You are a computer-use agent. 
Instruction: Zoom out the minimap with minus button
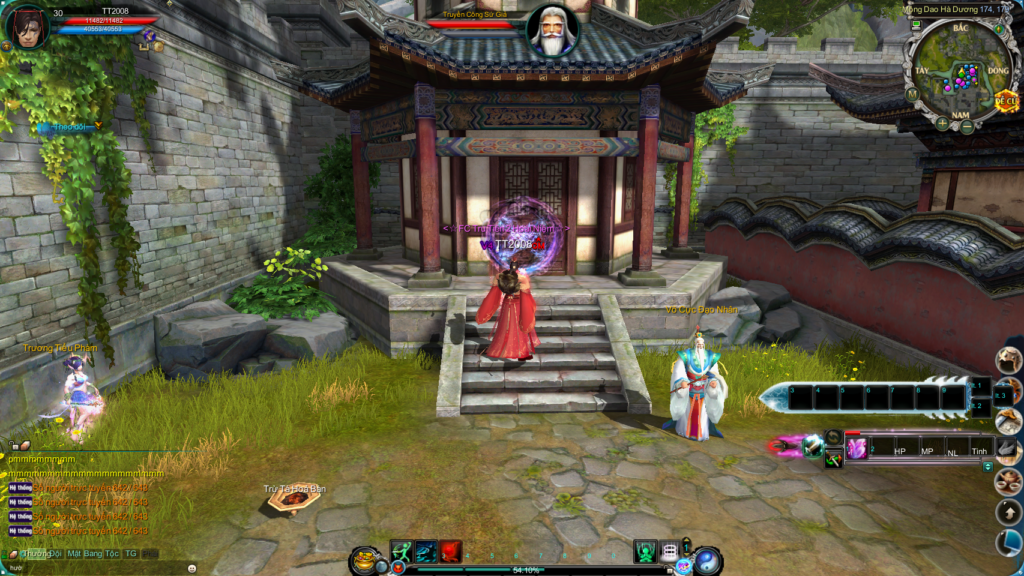(967, 127)
